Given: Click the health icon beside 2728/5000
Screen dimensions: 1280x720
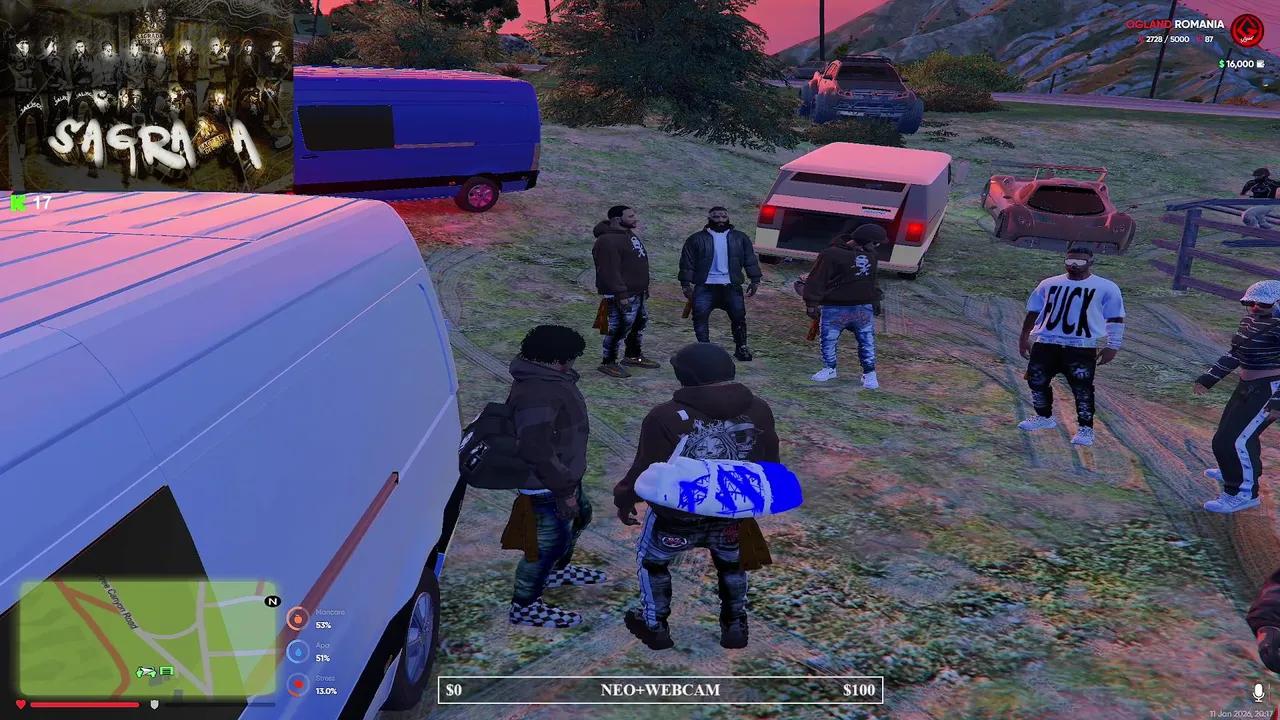Looking at the screenshot, I should click(1141, 39).
